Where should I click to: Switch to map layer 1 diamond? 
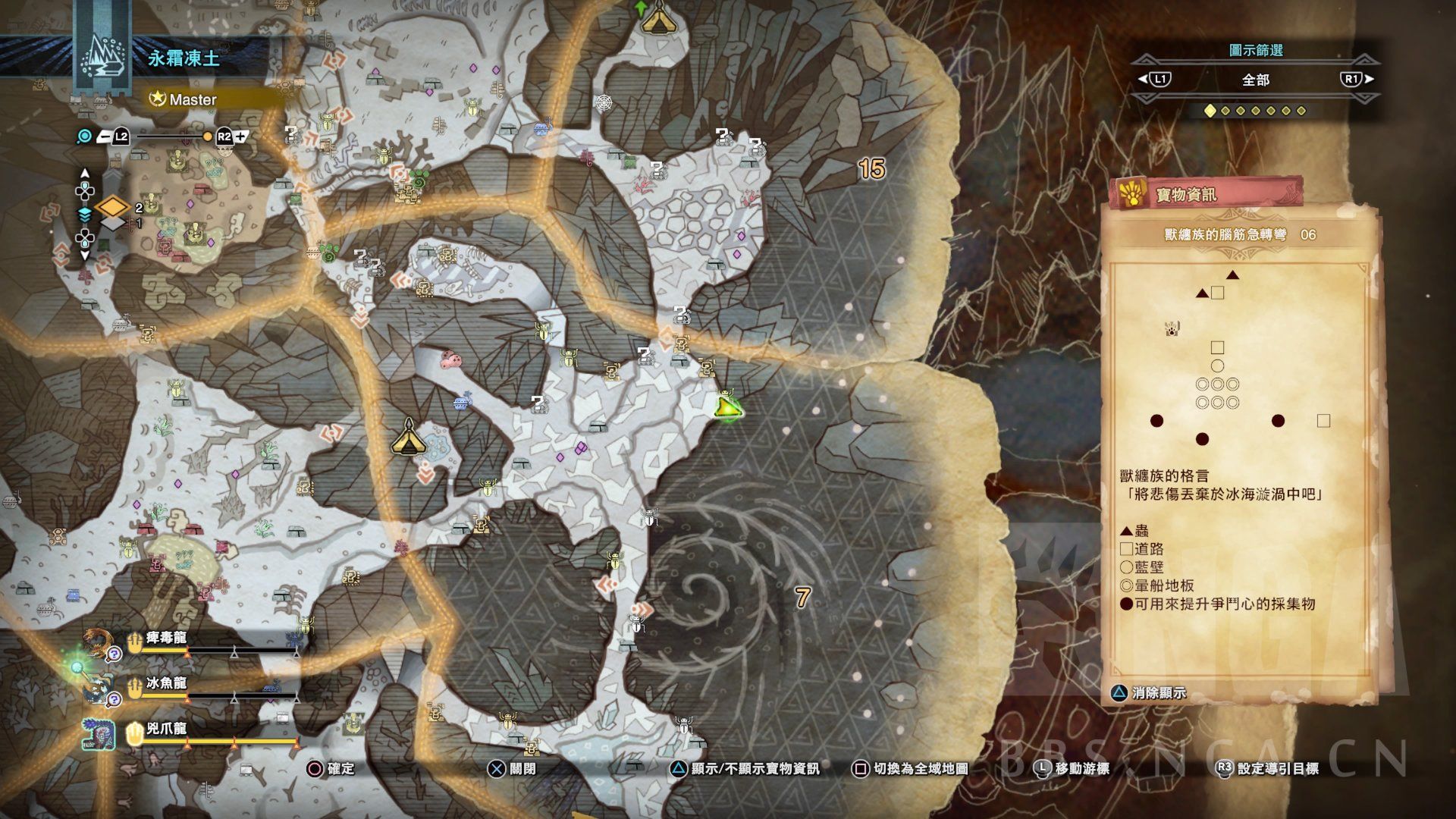tap(112, 224)
